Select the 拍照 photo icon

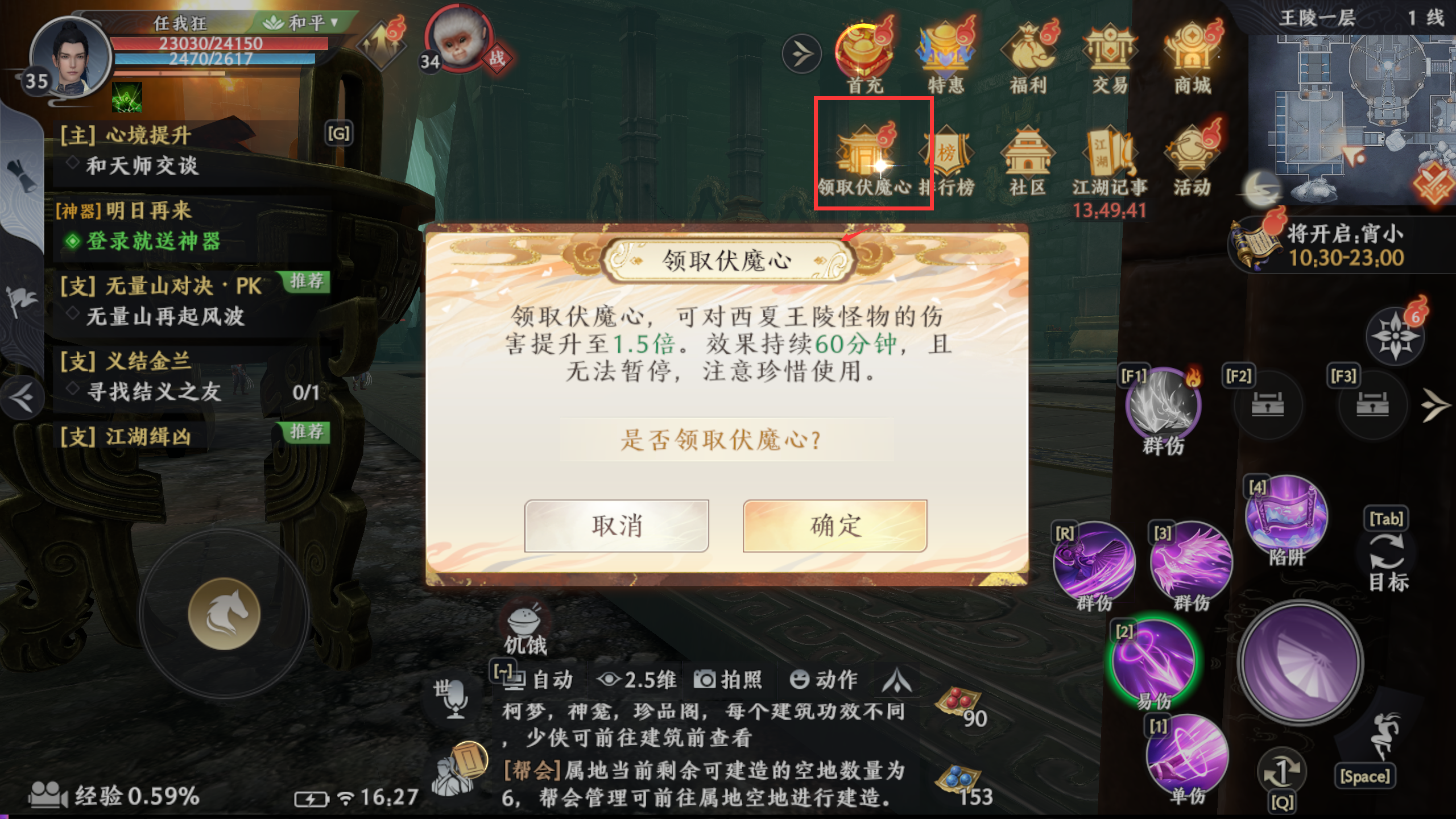(x=730, y=679)
